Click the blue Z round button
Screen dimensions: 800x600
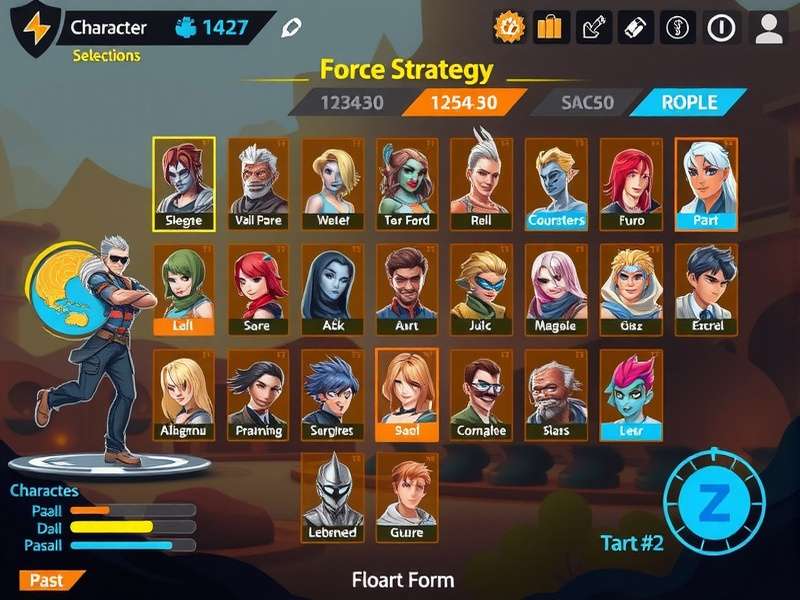pyautogui.click(x=713, y=504)
